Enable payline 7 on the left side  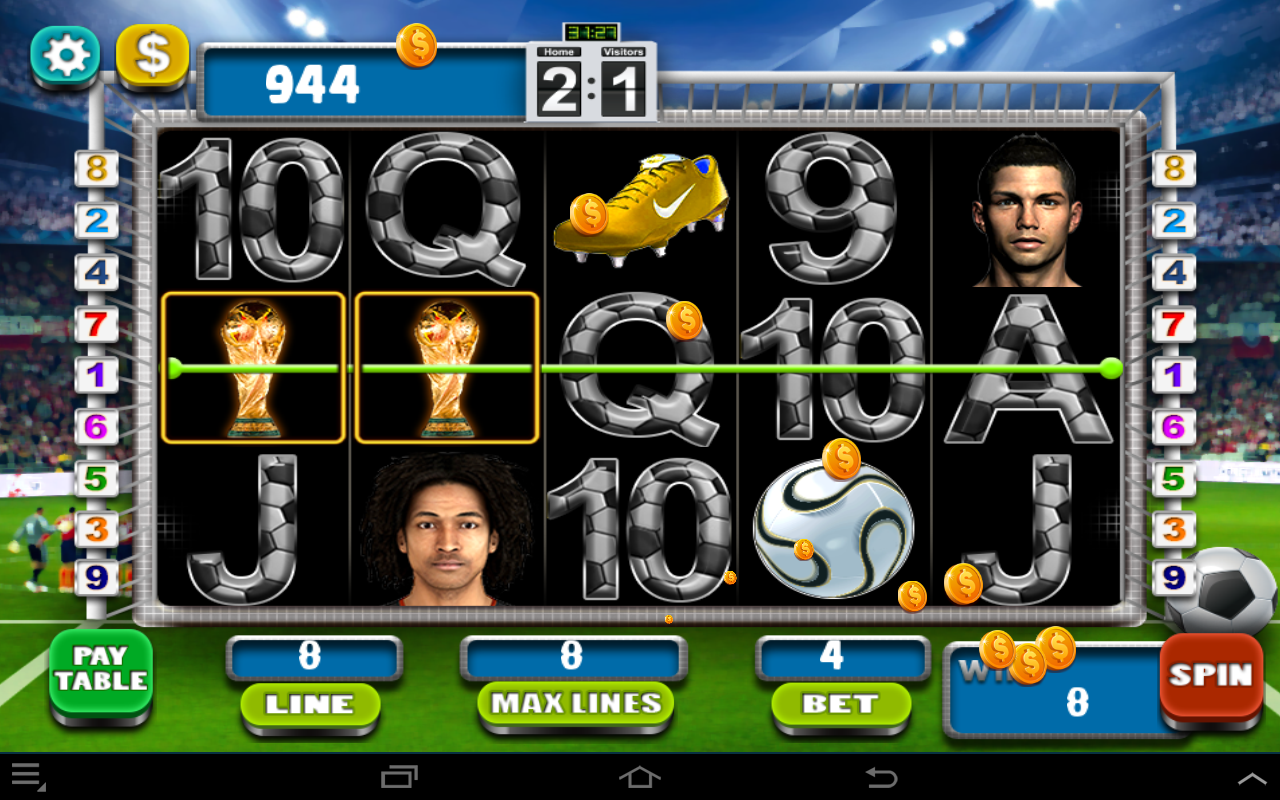tap(95, 323)
